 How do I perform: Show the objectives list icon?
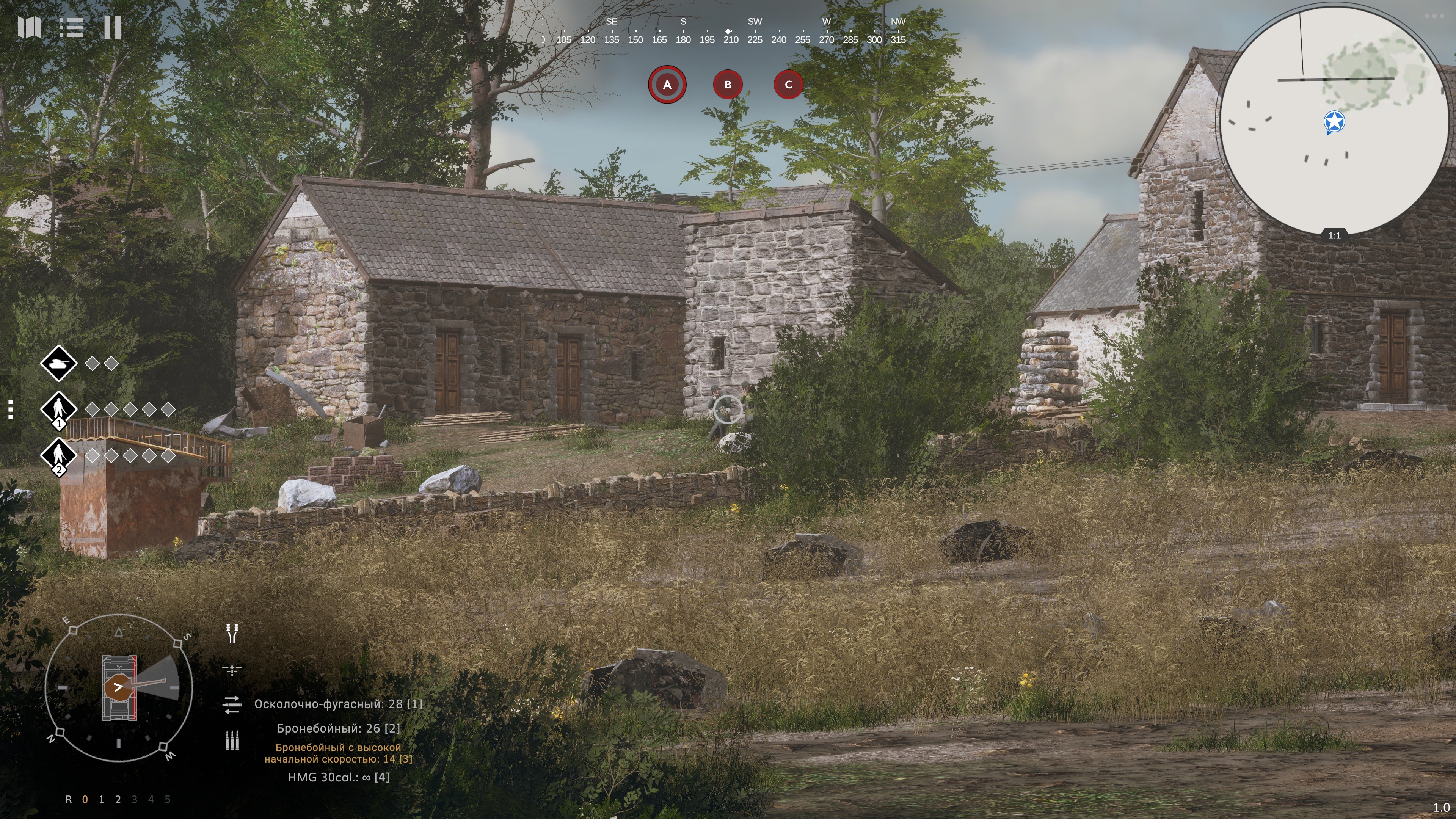[71, 27]
